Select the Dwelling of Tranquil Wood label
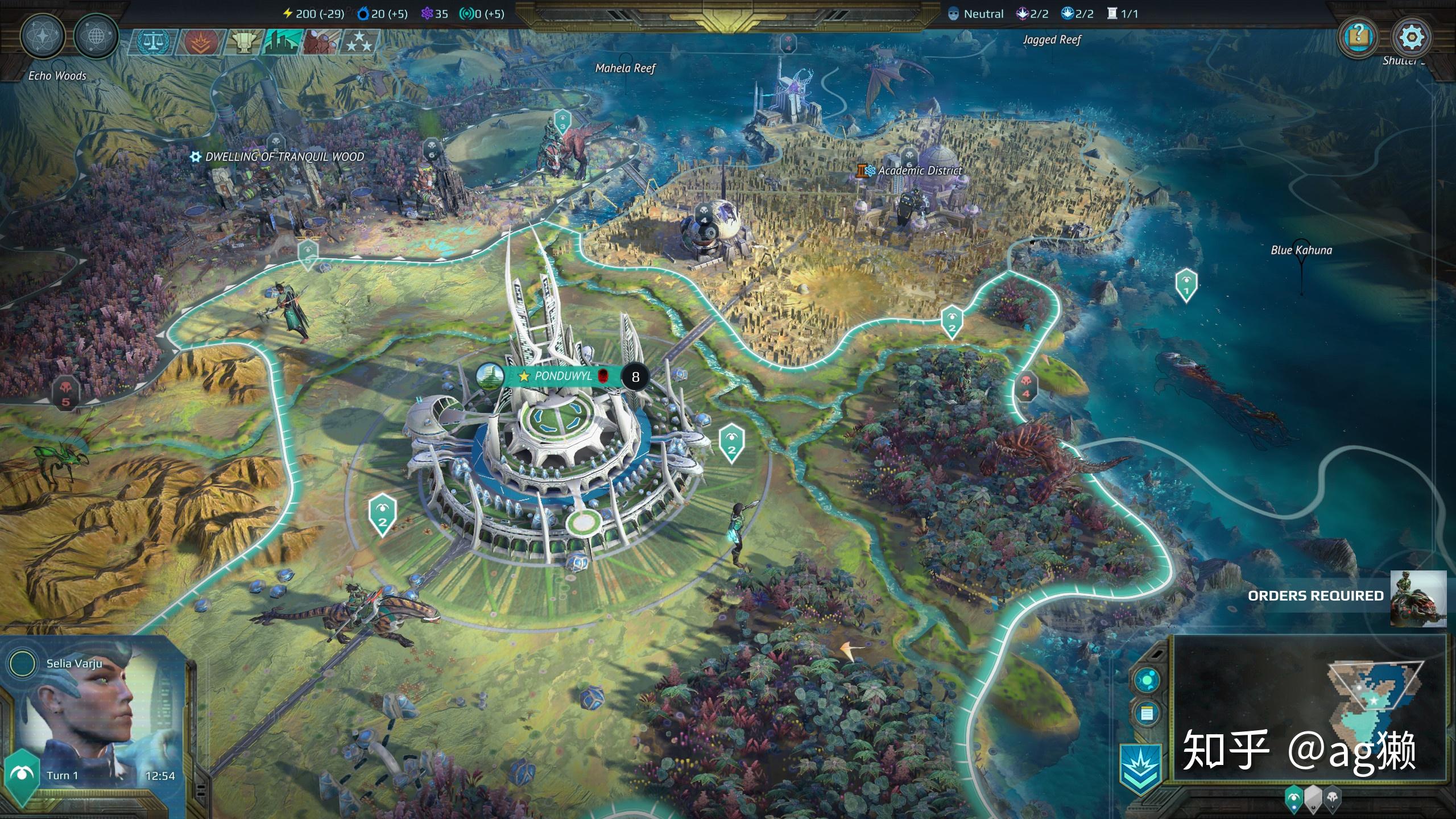 coord(284,157)
